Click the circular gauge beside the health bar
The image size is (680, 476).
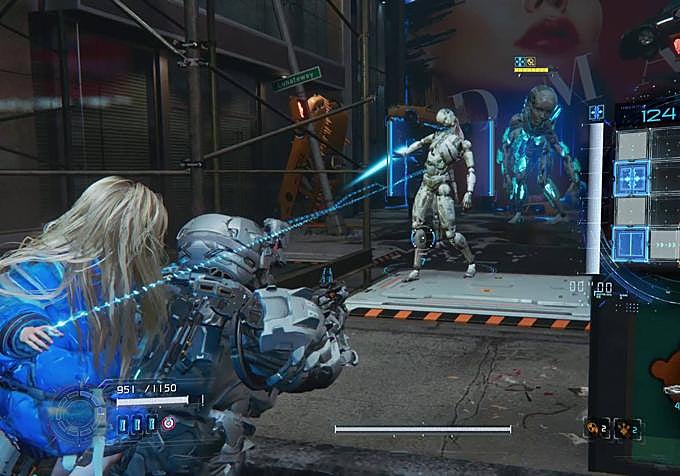76,413
